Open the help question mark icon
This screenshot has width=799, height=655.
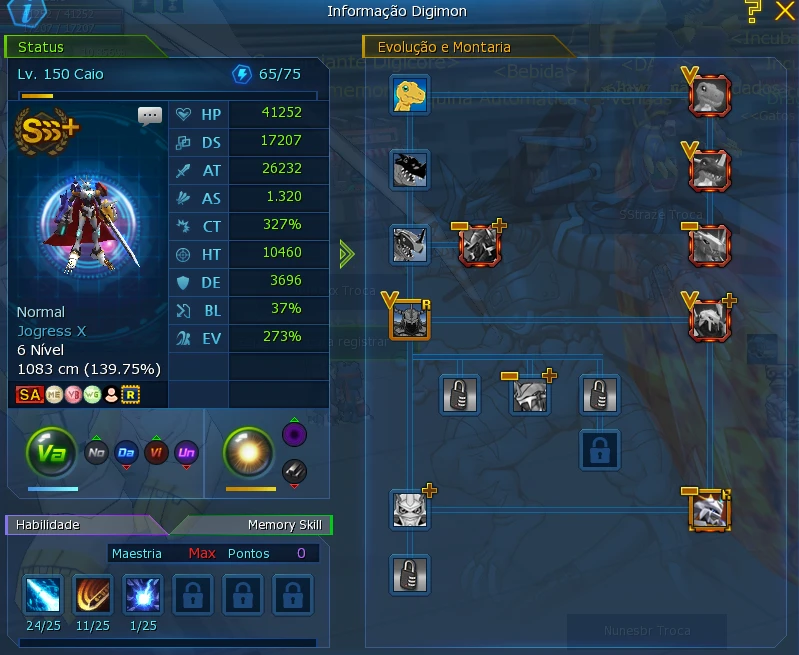(x=753, y=12)
